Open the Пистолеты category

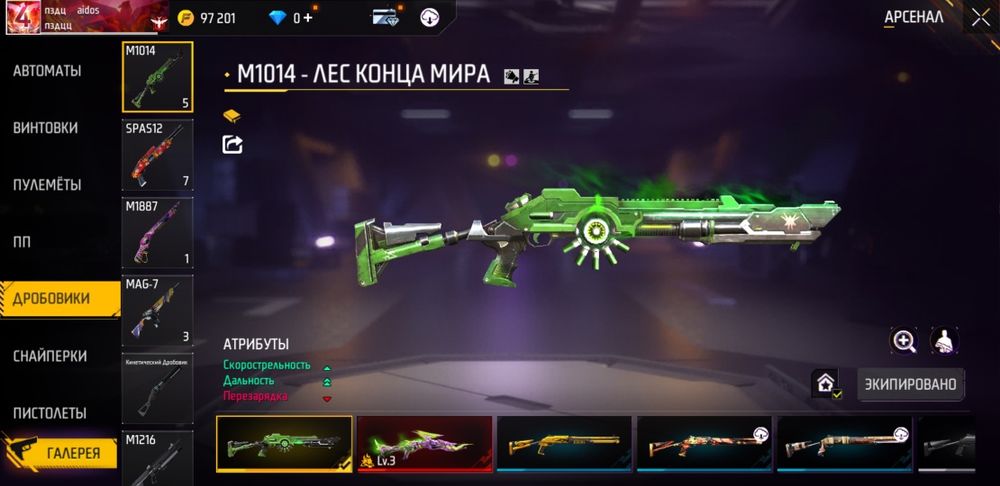49,413
